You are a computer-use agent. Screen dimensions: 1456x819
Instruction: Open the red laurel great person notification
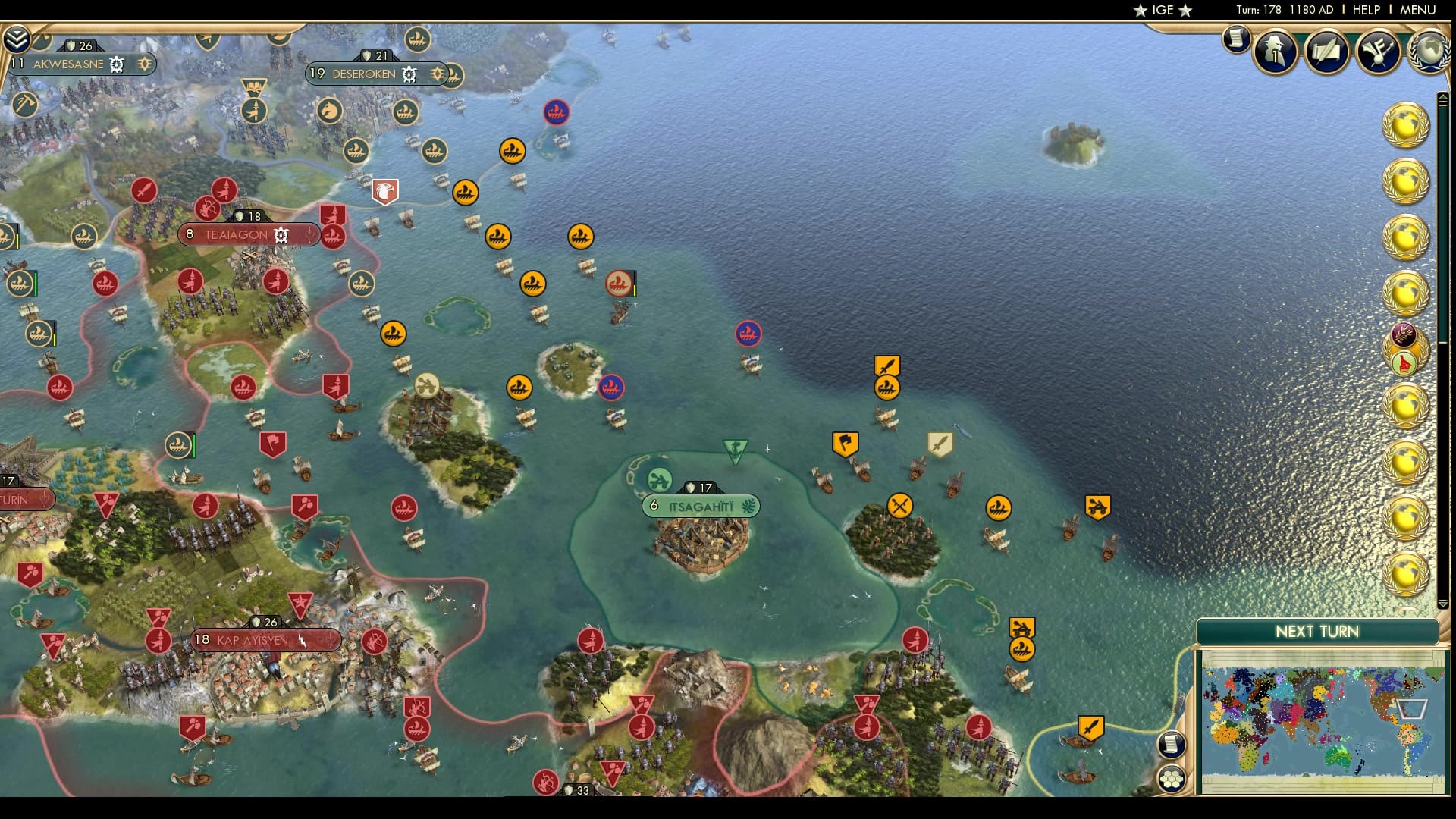1405,334
